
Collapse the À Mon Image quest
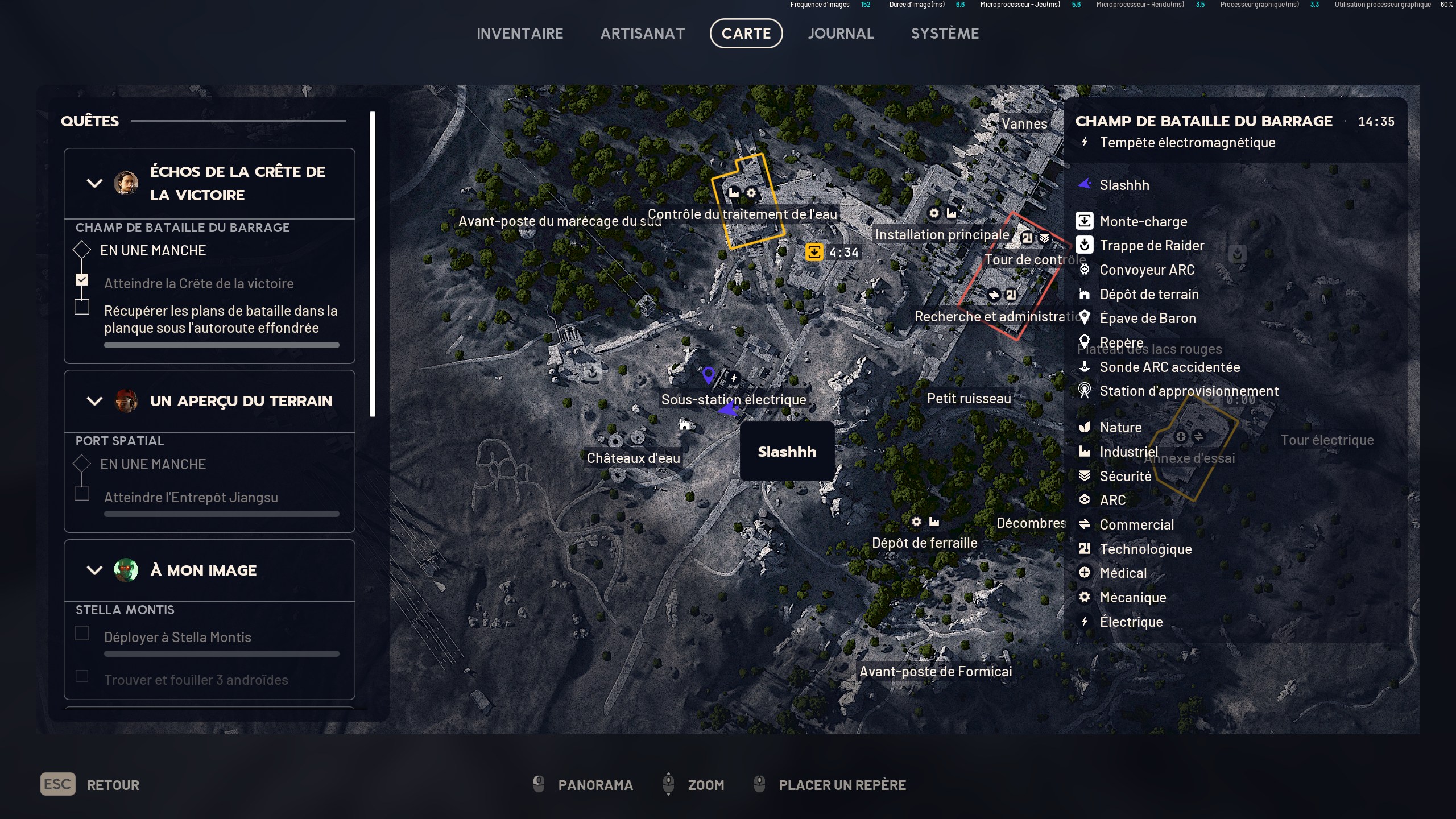pyautogui.click(x=94, y=570)
